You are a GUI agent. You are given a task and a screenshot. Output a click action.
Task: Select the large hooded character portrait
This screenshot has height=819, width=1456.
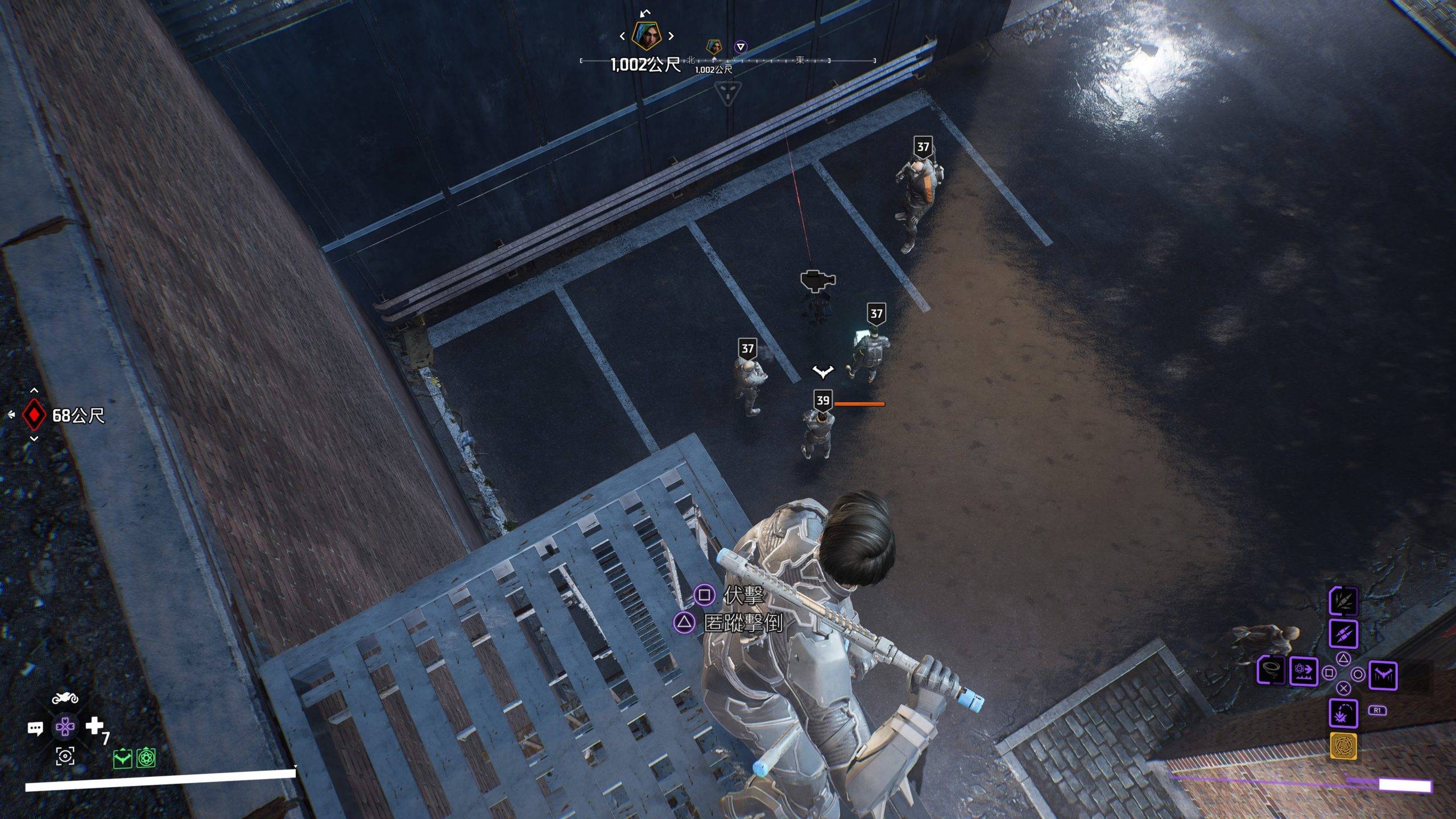click(x=647, y=36)
